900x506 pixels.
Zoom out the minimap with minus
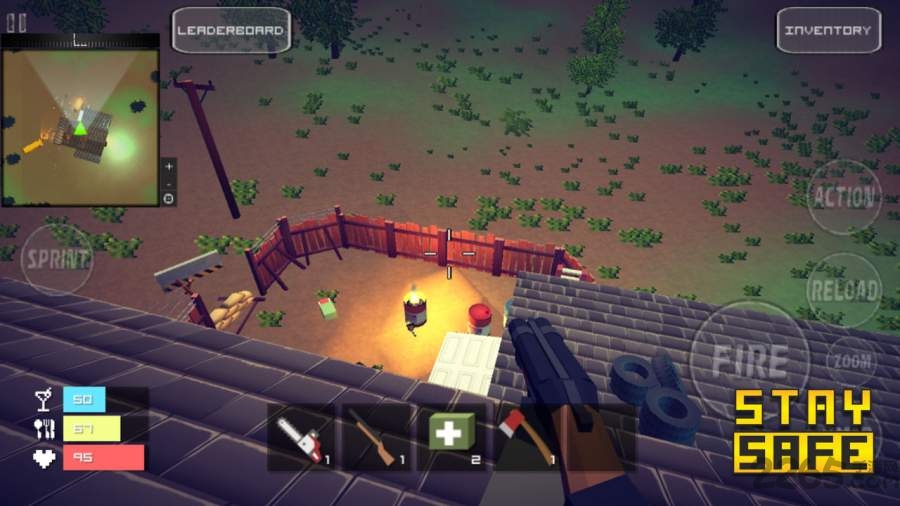[169, 183]
